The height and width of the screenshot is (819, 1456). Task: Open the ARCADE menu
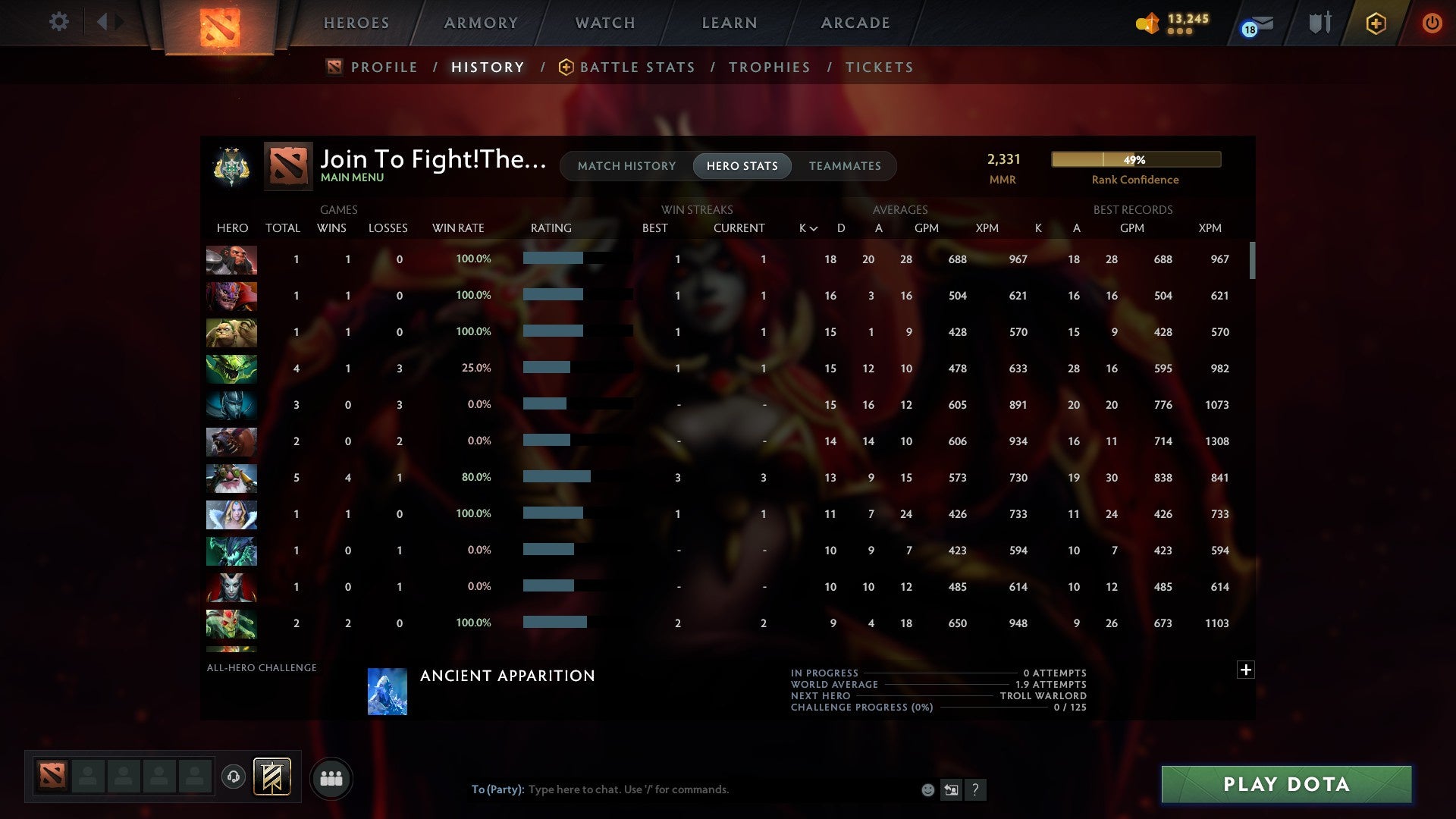coord(855,23)
